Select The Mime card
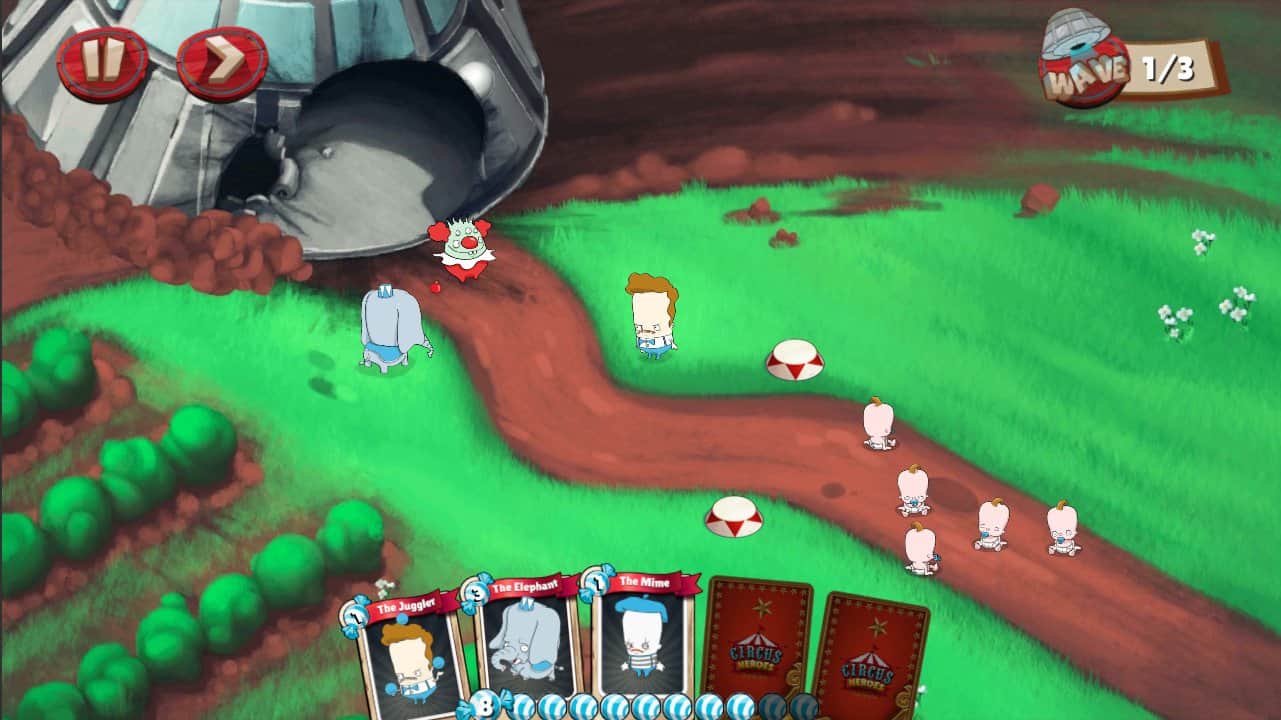The image size is (1281, 720). 641,645
